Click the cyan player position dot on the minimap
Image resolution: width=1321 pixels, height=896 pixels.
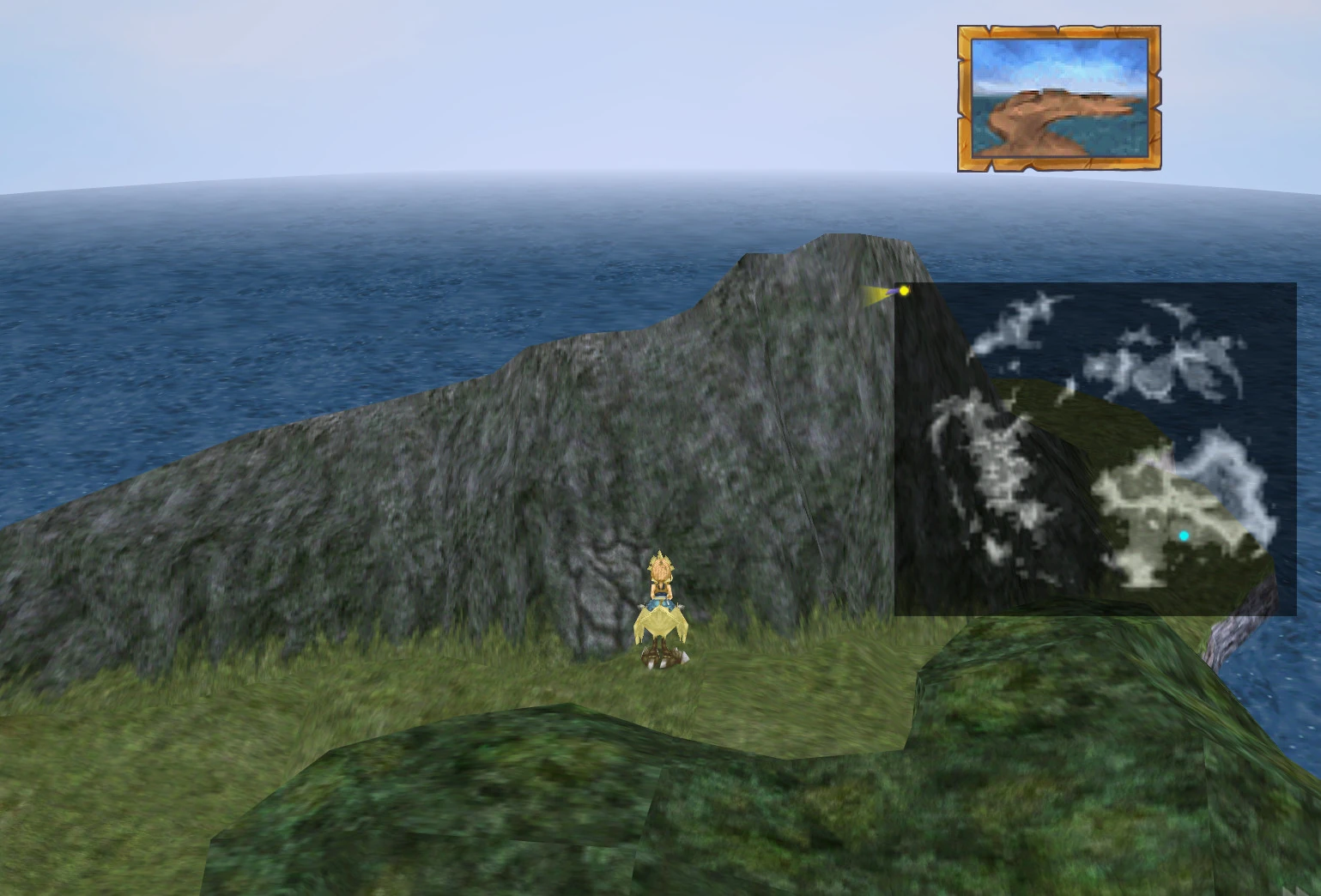pos(1183,535)
